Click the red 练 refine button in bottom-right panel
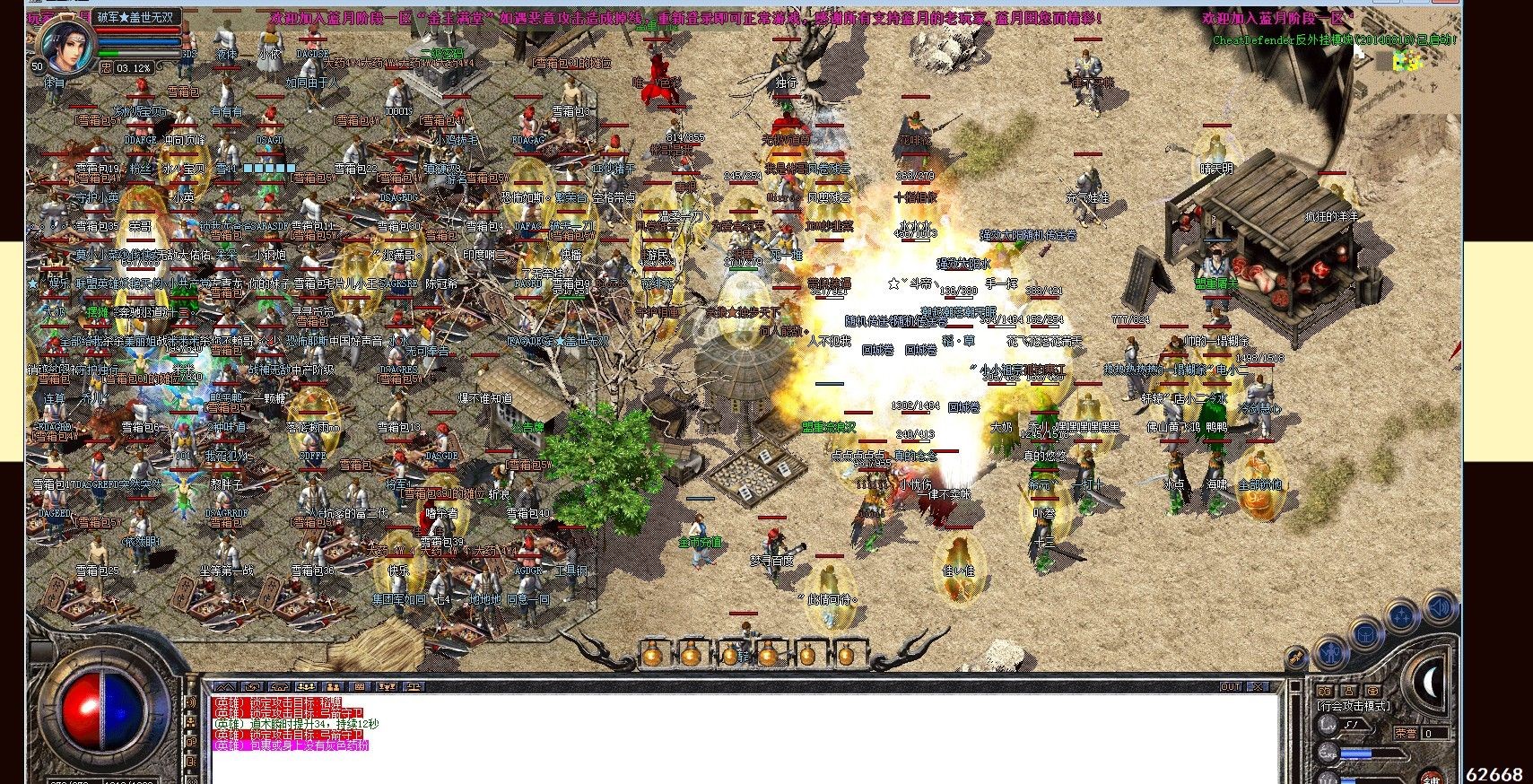Screen dimensions: 1533x784 1432,779
